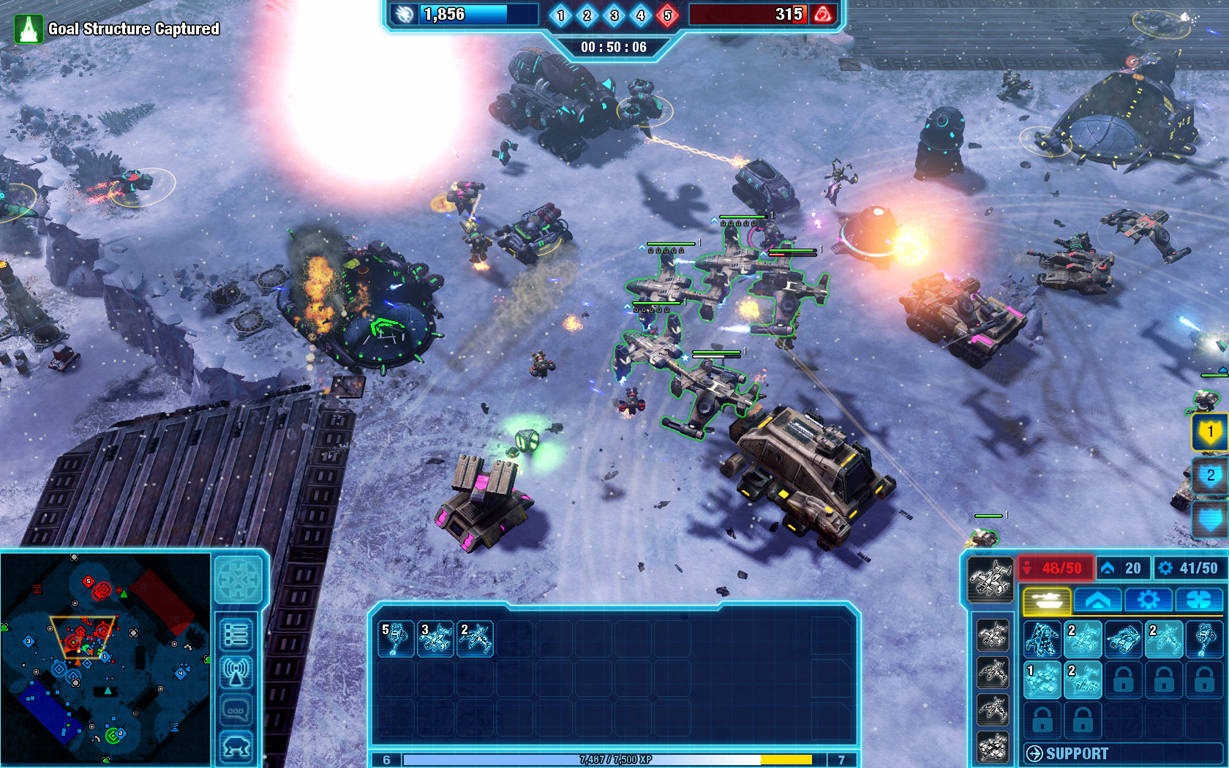This screenshot has height=768, width=1229.
Task: Open the gear tab in build panel
Action: (x=1148, y=600)
